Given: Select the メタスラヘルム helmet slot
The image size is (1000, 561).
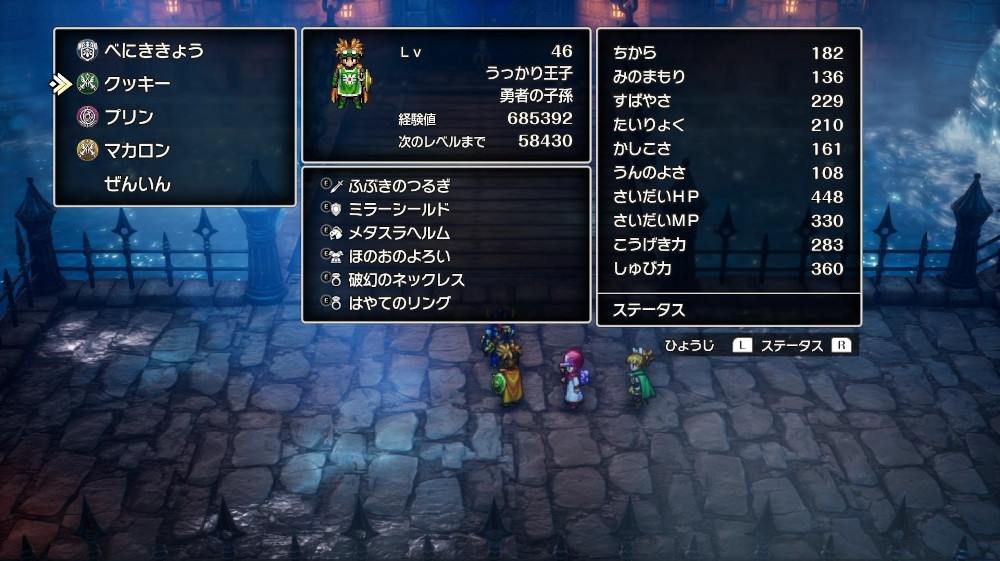Looking at the screenshot, I should (399, 233).
